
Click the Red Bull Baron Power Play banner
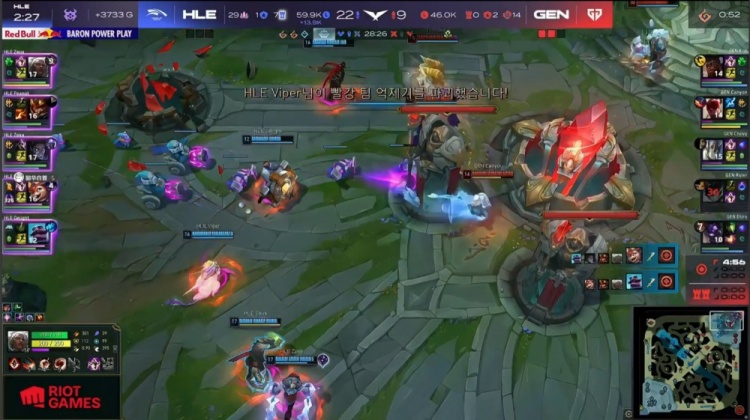click(69, 33)
